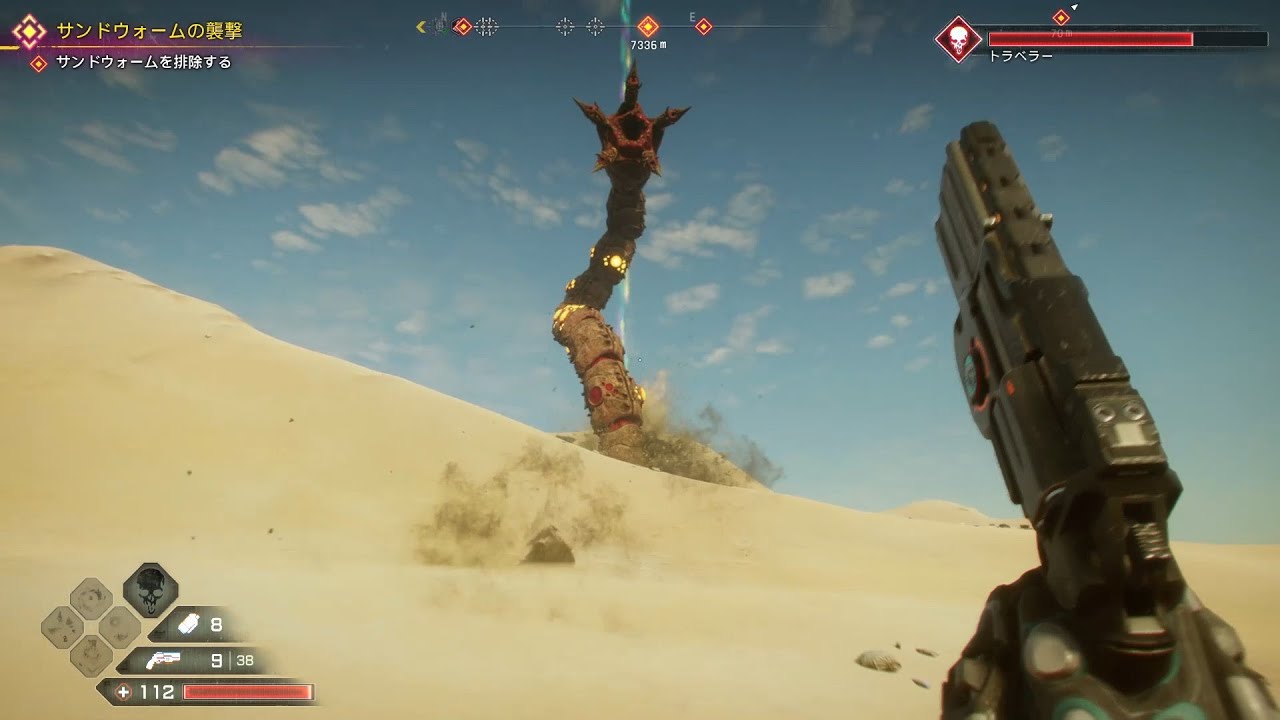Viewport: 1280px width, 720px height.
Task: Click the objective waypoint marker showing 7336 m
Action: 647,26
